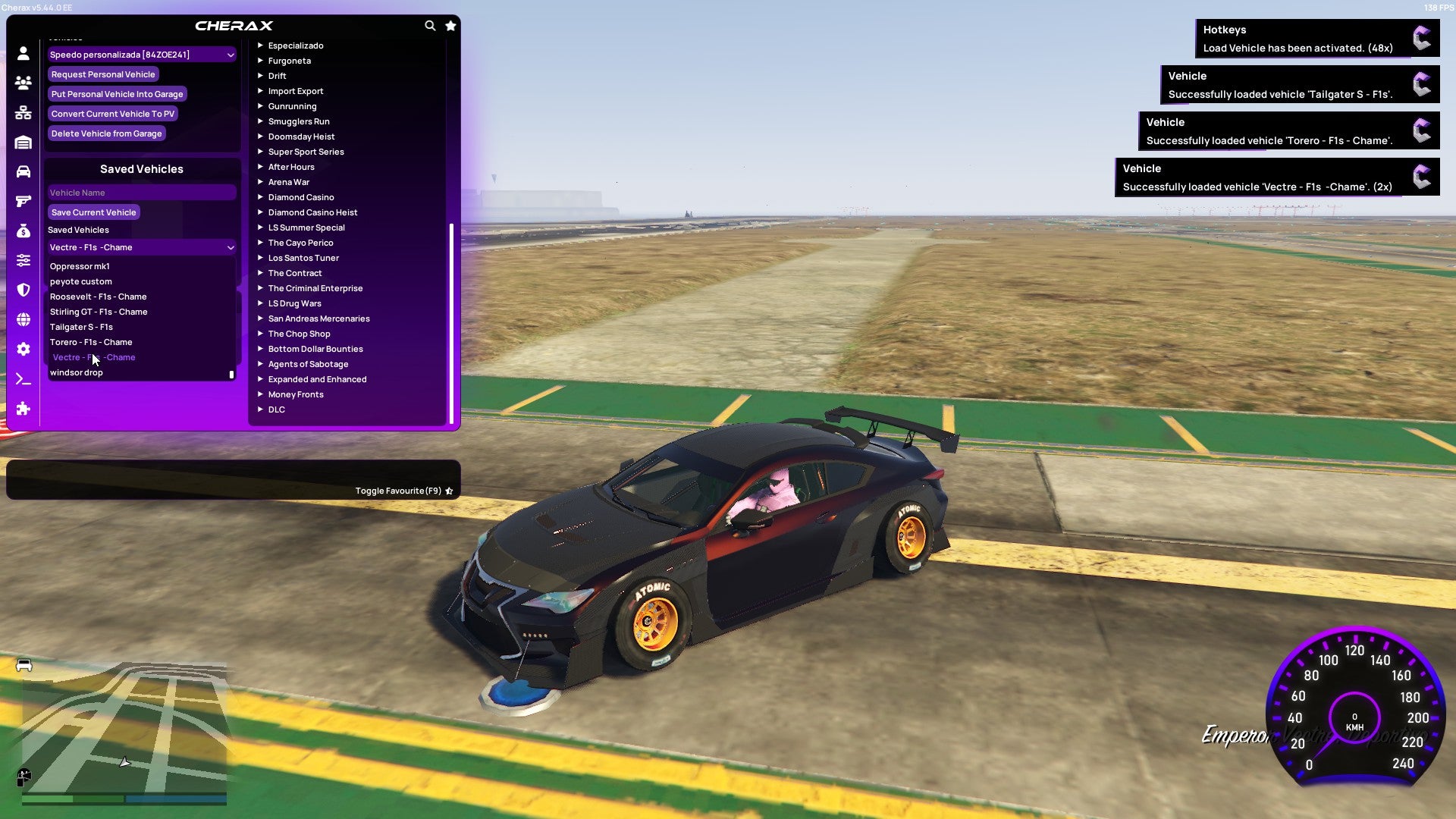This screenshot has width=1456, height=819.
Task: Click Toggle Favourite (F9) star
Action: pos(448,490)
